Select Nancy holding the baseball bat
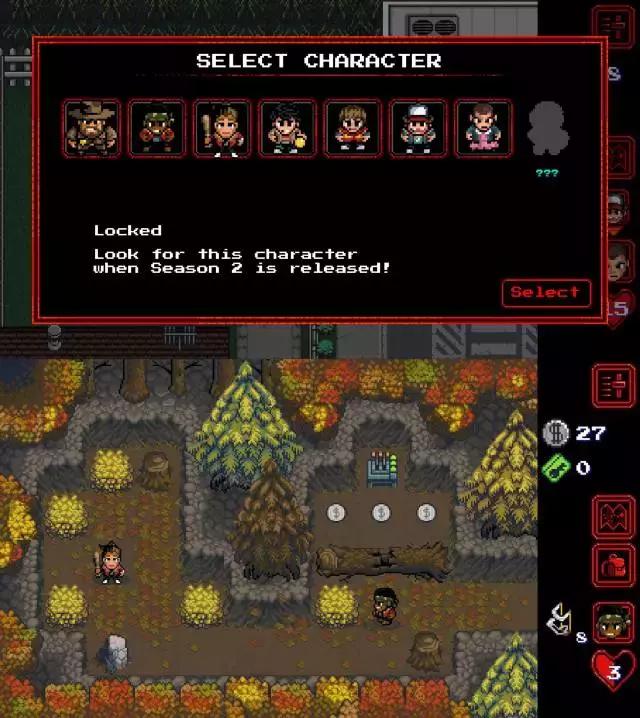Viewport: 640px width, 718px height. 223,129
